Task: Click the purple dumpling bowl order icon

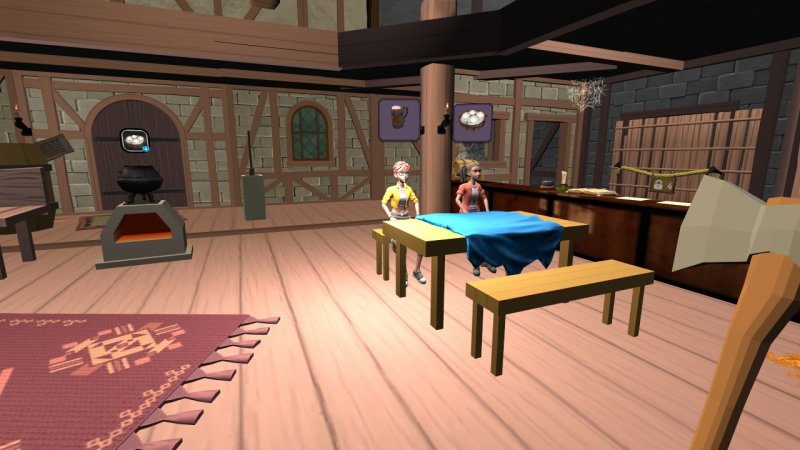Action: (472, 123)
